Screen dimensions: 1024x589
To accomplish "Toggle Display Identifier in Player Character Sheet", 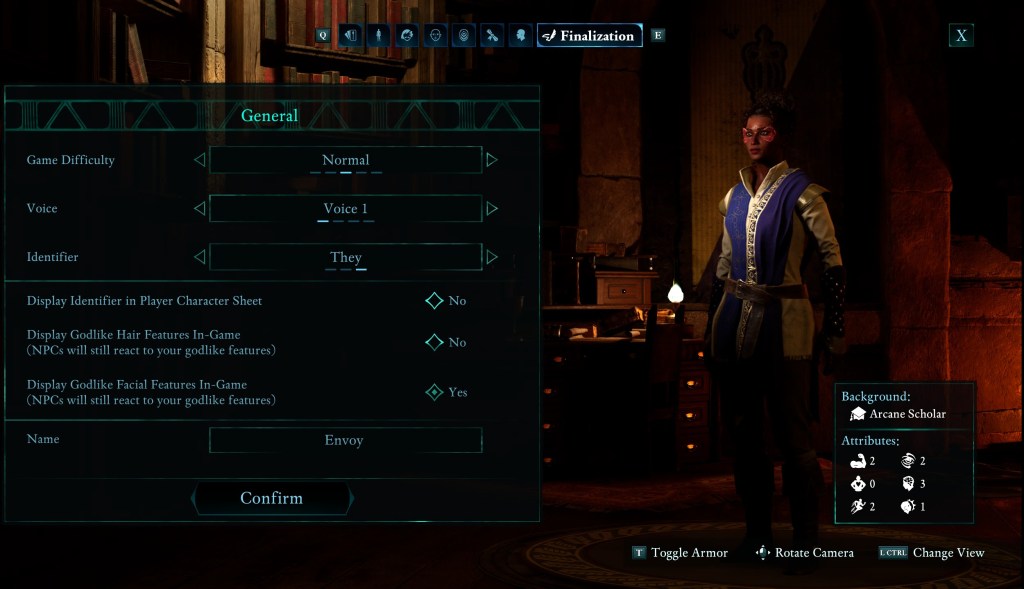I will tap(434, 301).
